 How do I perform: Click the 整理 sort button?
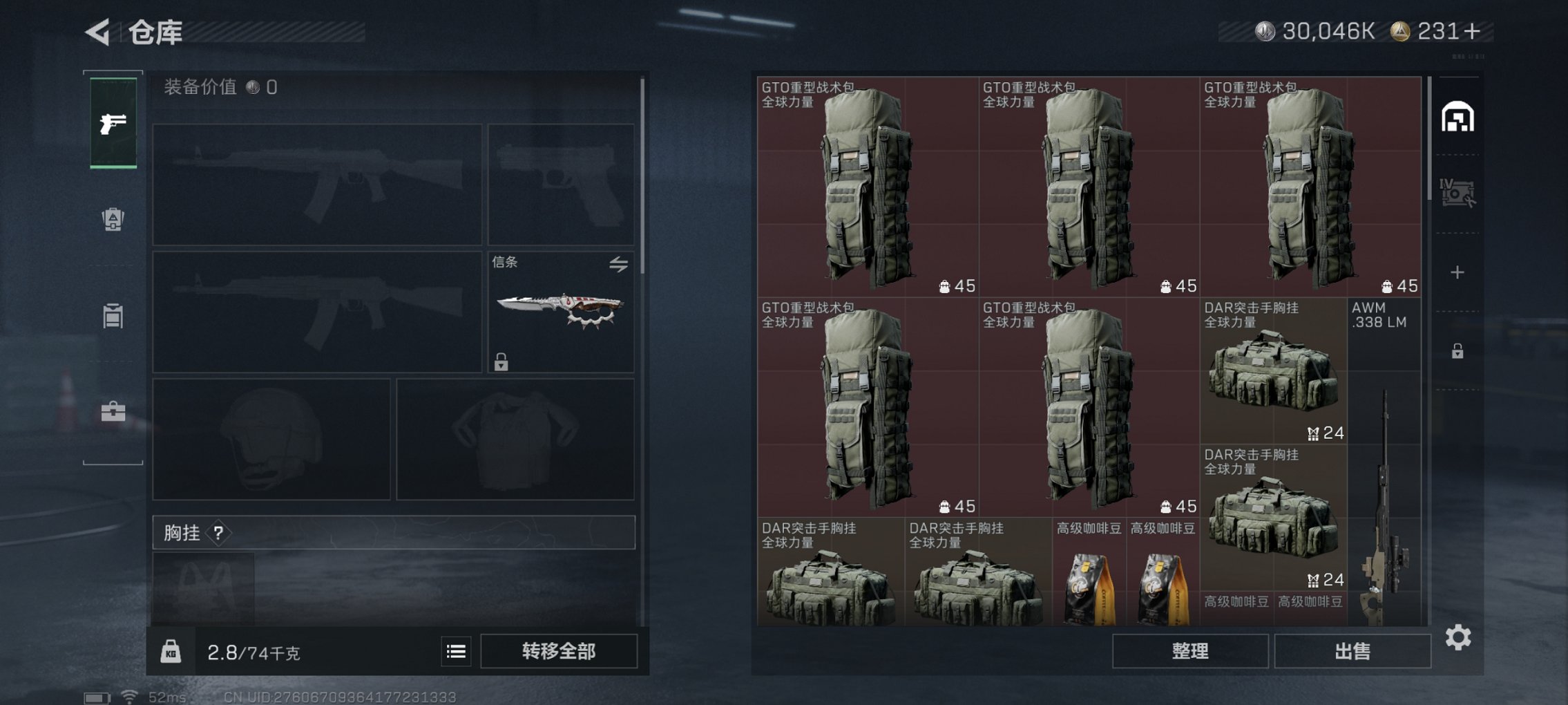point(1189,650)
